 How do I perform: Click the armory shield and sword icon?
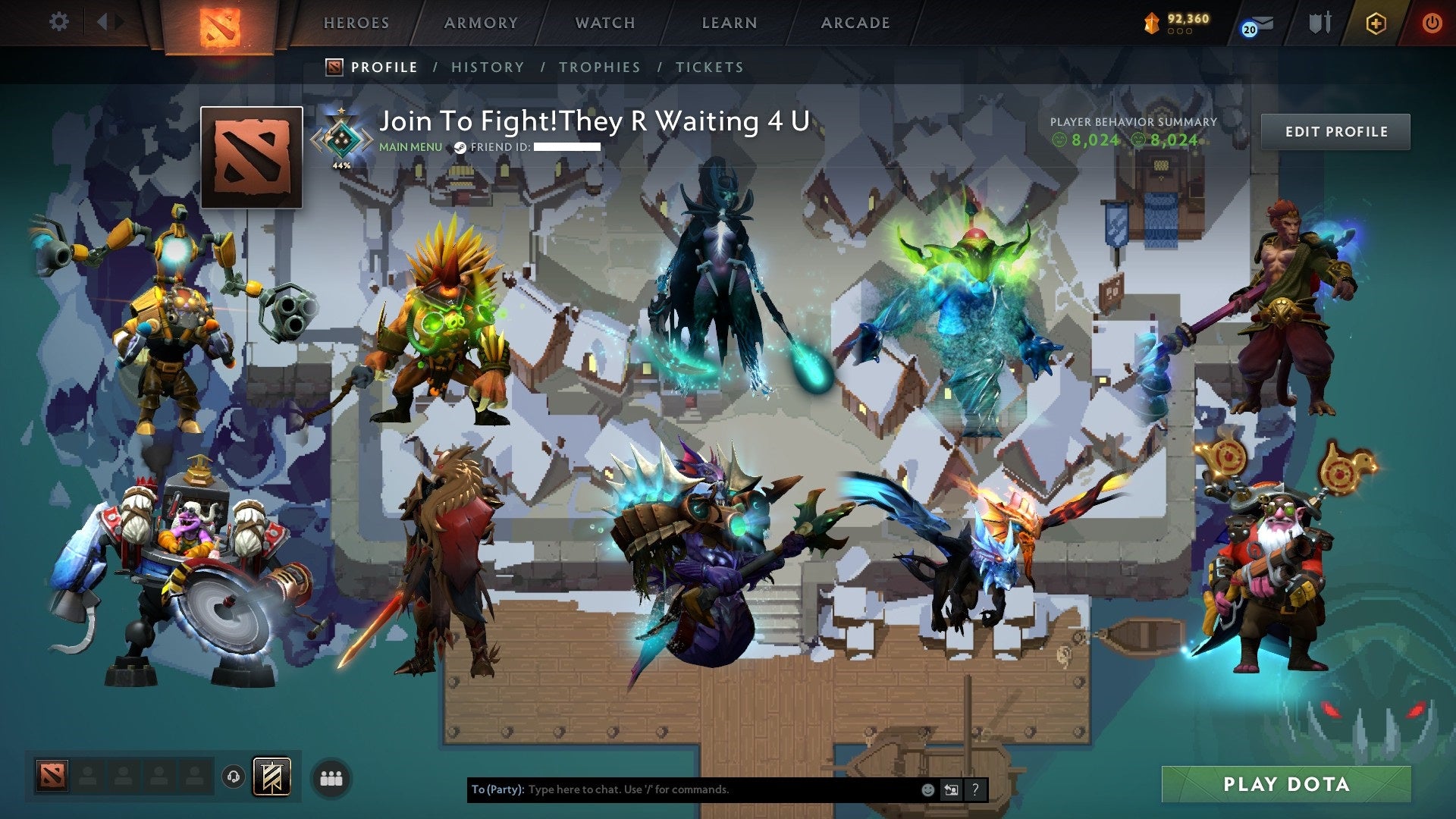point(1321,22)
